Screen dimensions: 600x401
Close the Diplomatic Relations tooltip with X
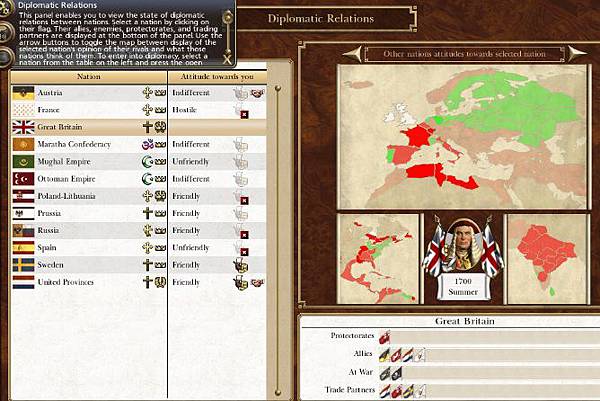click(226, 57)
